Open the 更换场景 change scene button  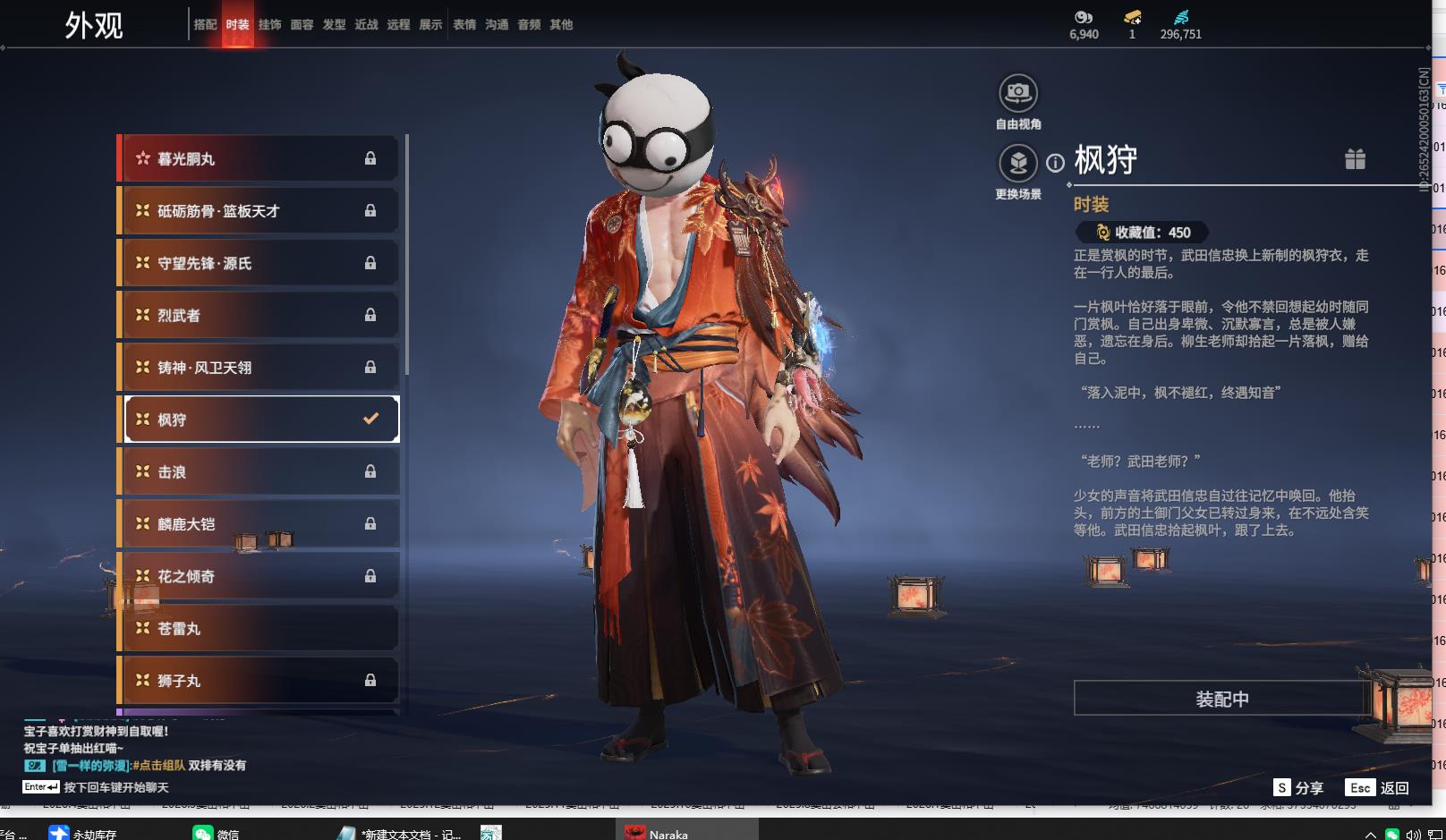tap(1018, 164)
